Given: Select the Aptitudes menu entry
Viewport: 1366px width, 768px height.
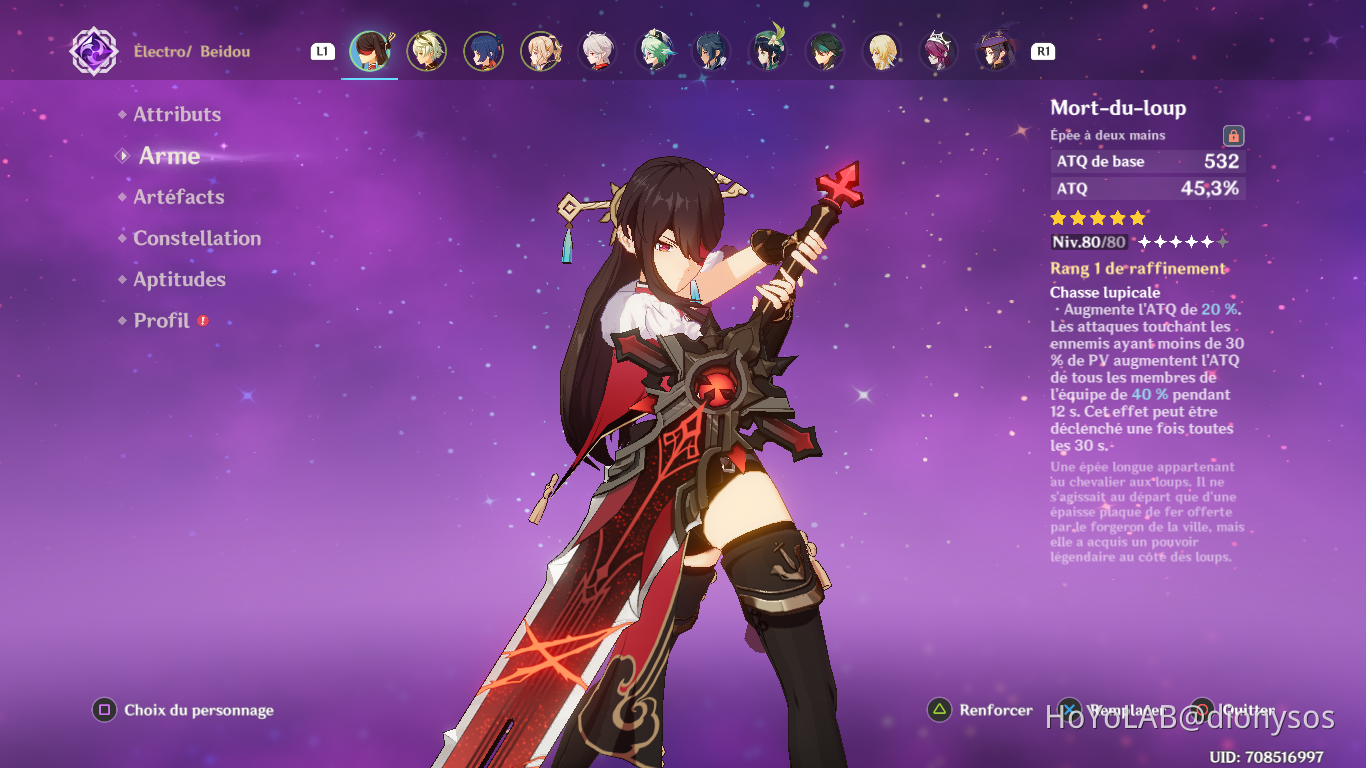Looking at the screenshot, I should tap(179, 279).
